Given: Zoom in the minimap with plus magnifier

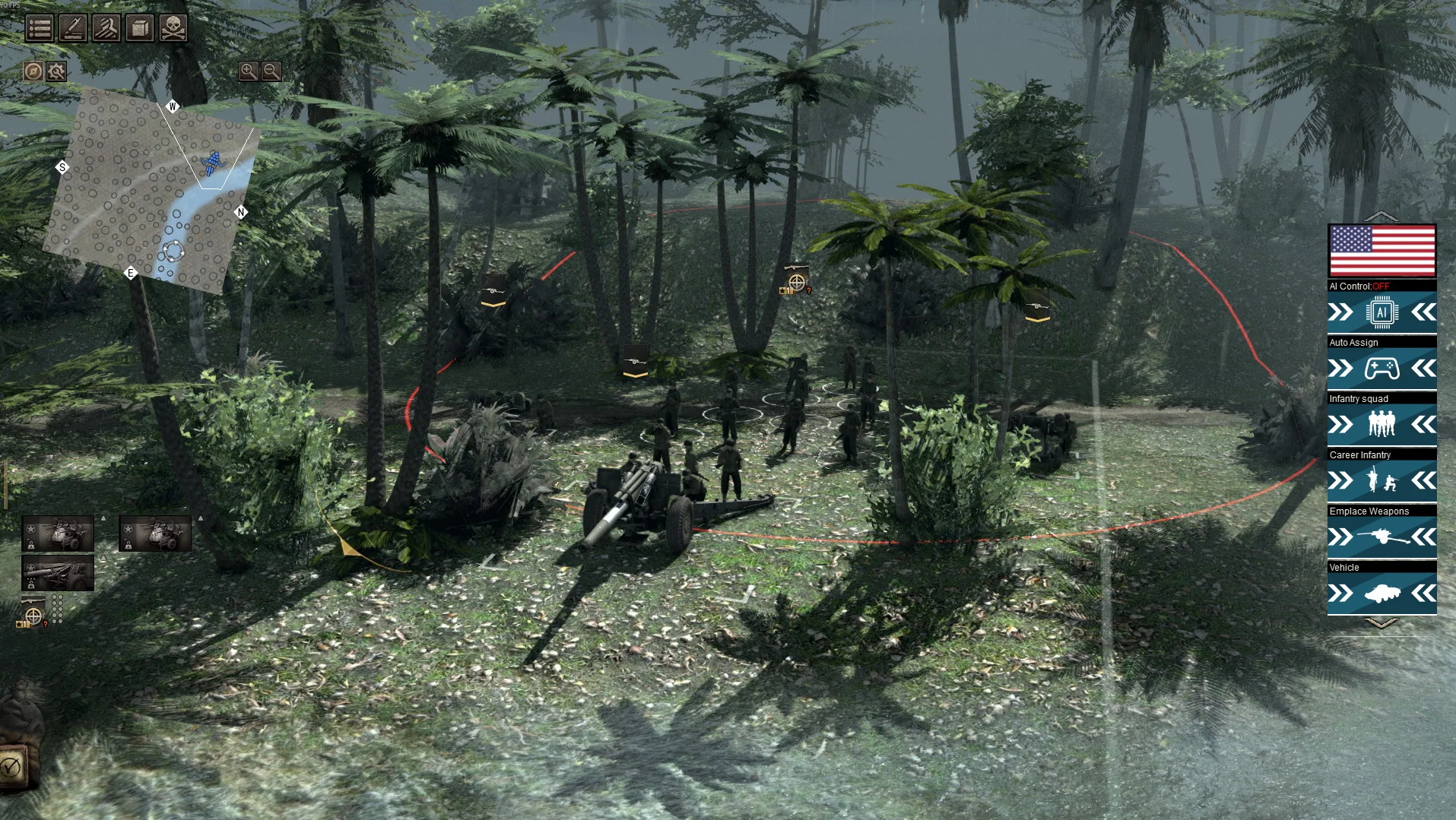Looking at the screenshot, I should (248, 71).
